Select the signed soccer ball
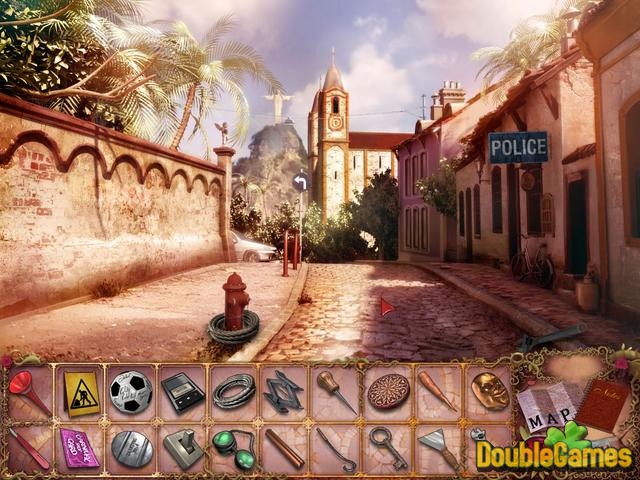The image size is (640, 480). click(x=130, y=391)
